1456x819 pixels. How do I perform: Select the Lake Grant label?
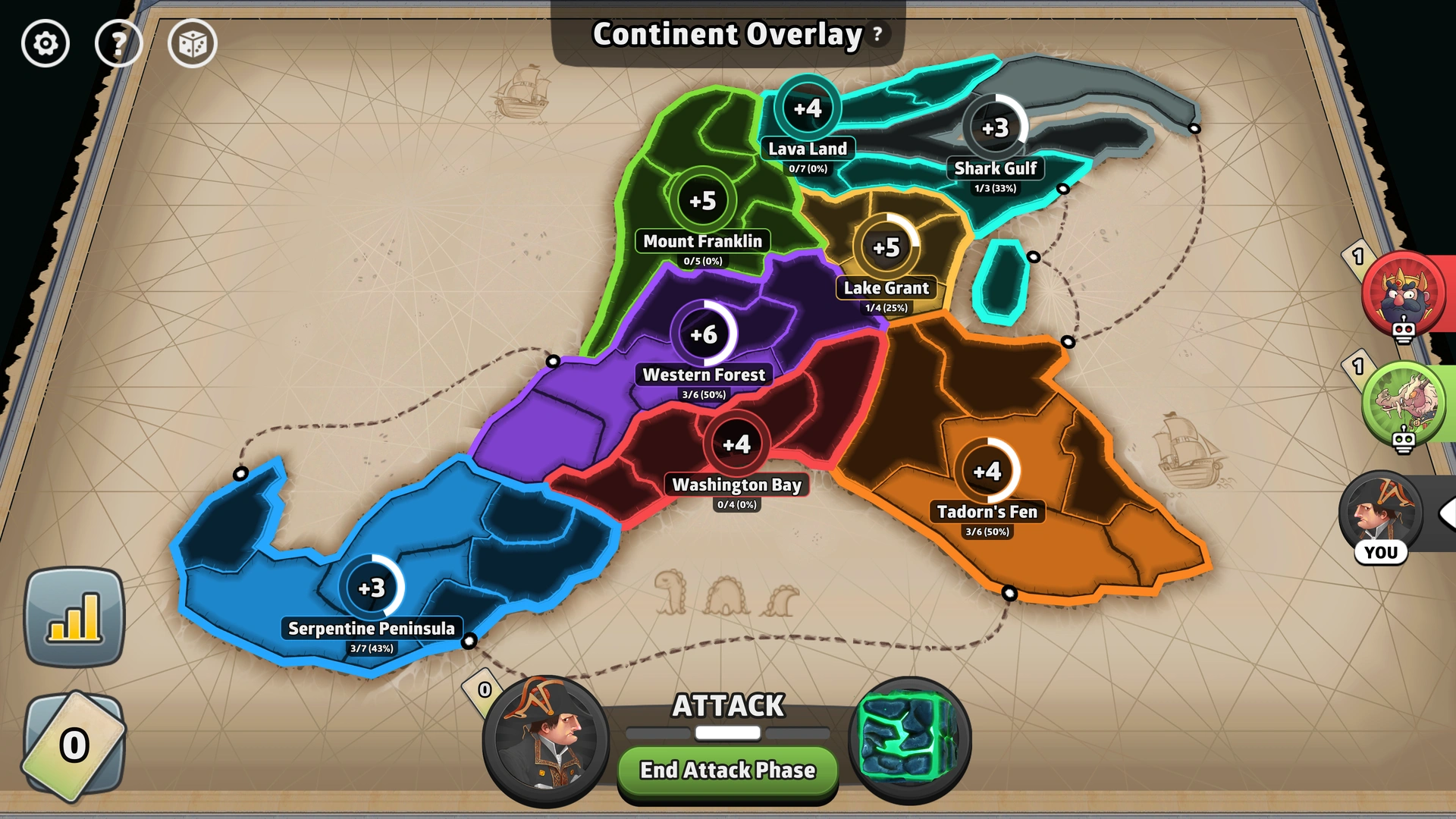[885, 288]
